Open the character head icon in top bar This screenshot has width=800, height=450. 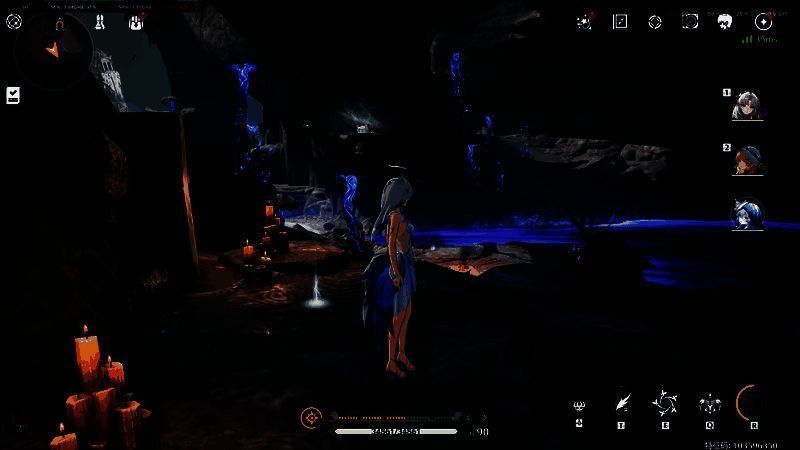click(726, 21)
